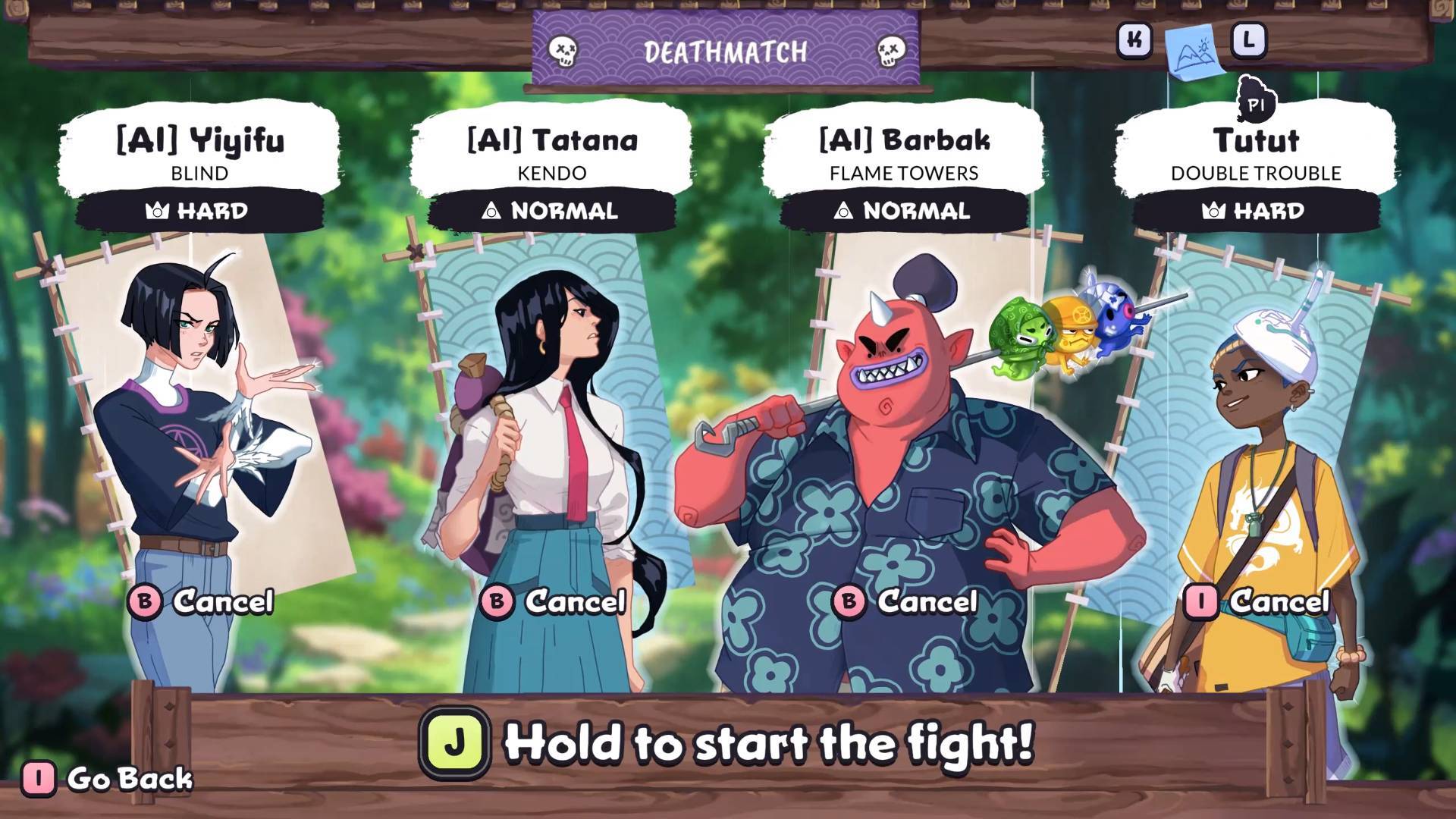
Task: Click the skull icon left of DEATHMATCH
Action: (x=562, y=51)
